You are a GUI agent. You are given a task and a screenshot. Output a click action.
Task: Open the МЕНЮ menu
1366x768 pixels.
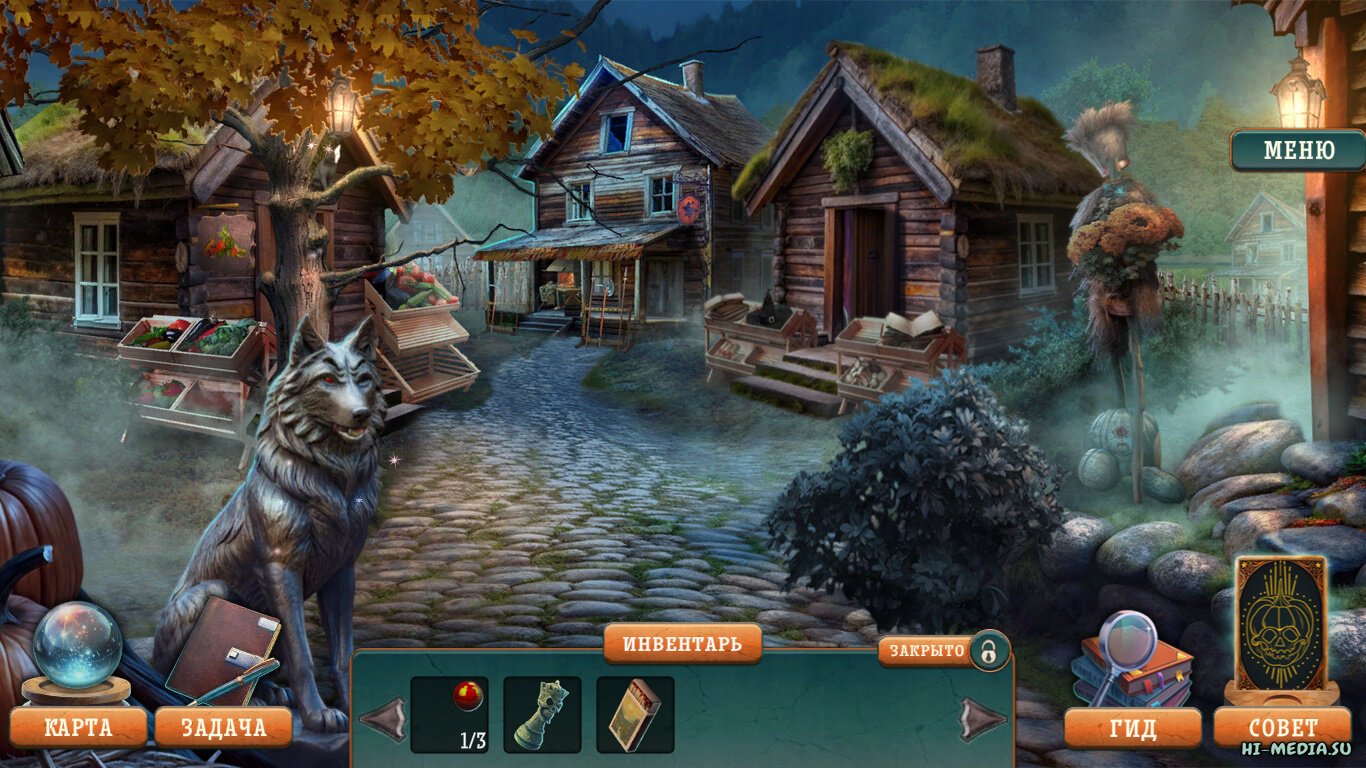click(1298, 151)
